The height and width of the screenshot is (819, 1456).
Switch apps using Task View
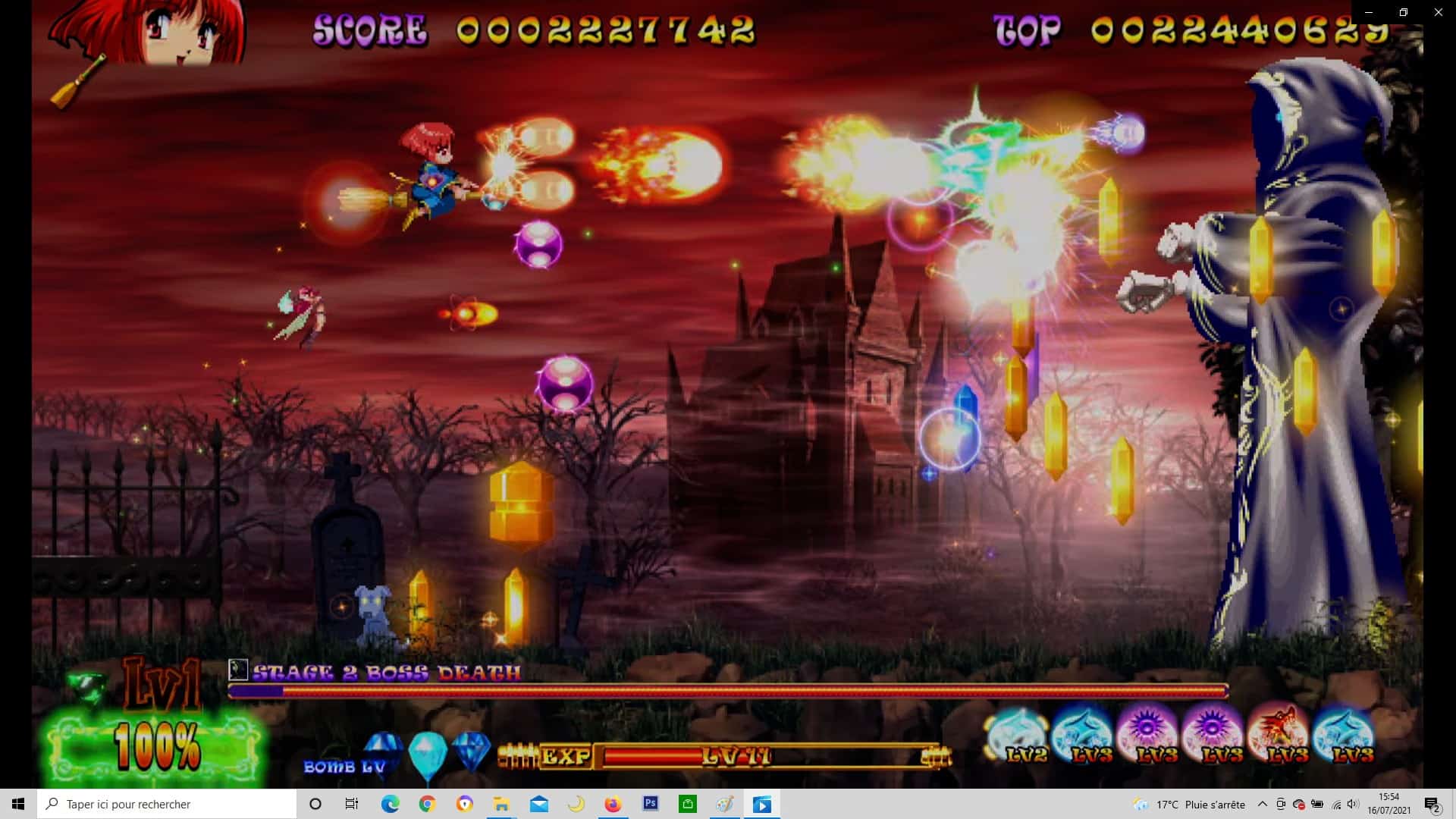(351, 804)
